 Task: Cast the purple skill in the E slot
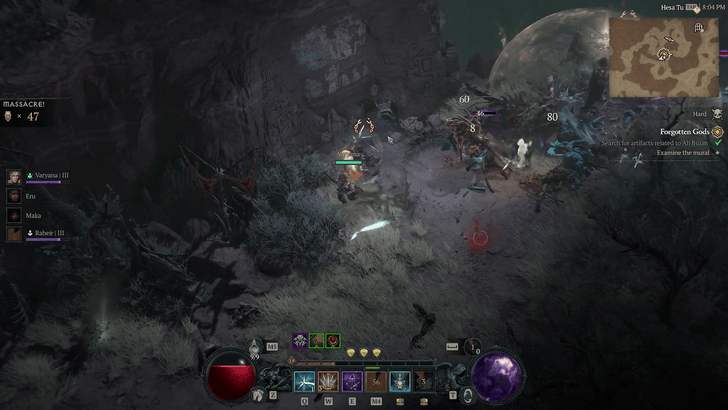click(x=352, y=381)
